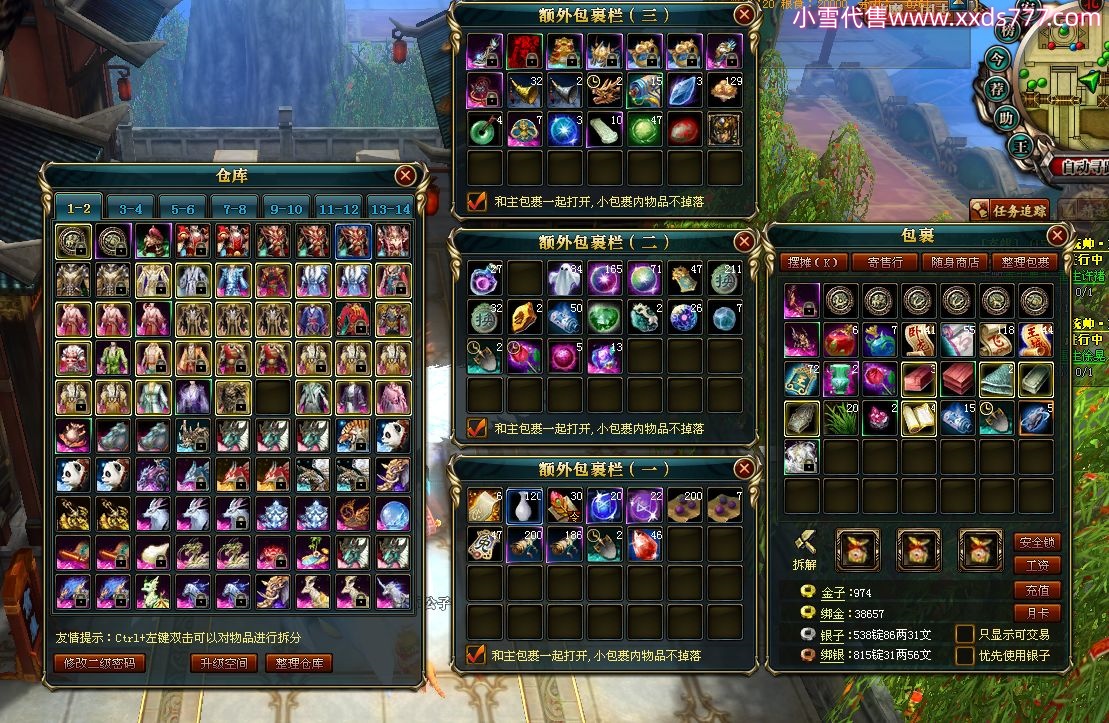Close the 仓库 warehouse window
The image size is (1109, 723).
[x=405, y=176]
